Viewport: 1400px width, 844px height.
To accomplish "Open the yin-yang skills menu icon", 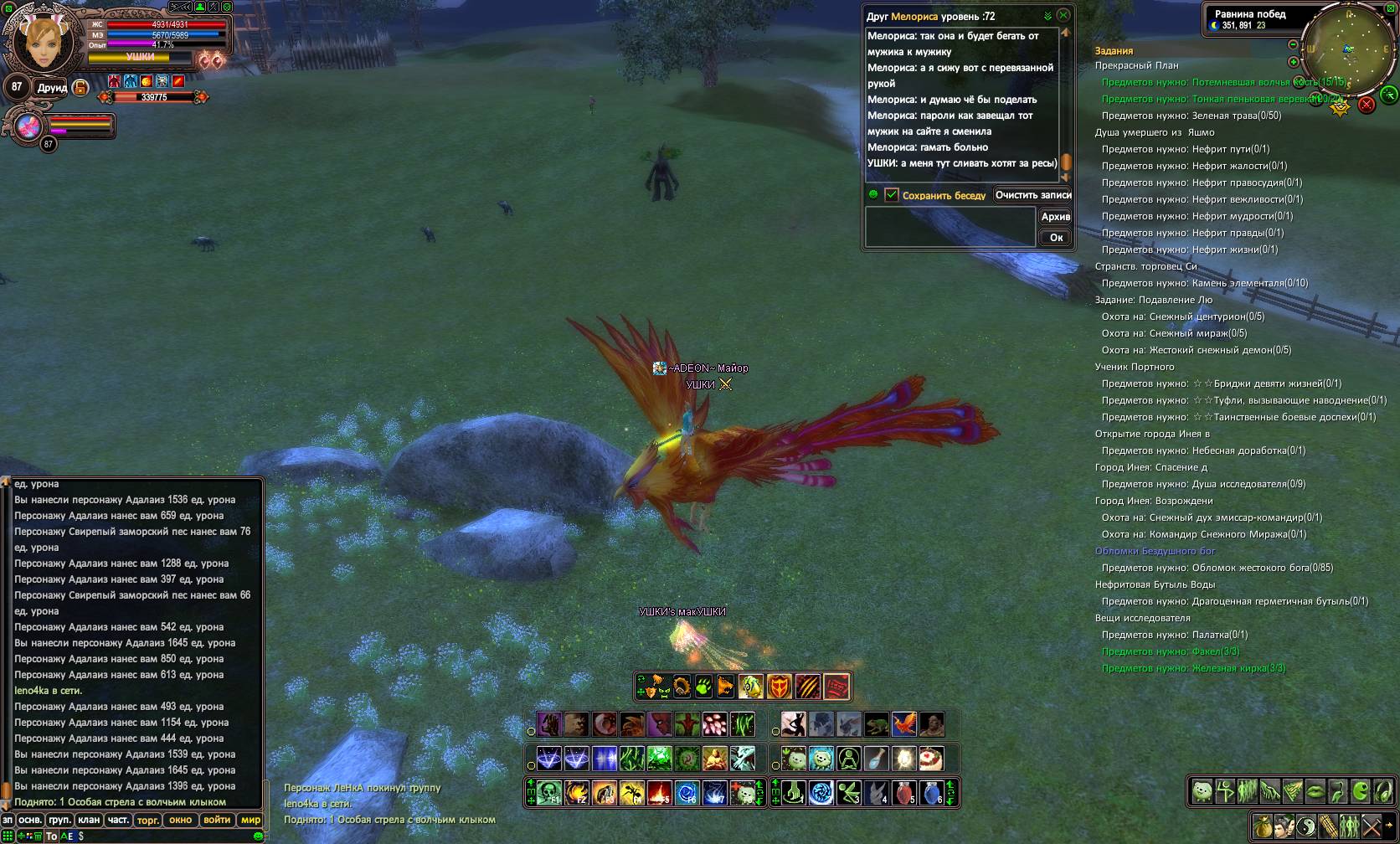I will pyautogui.click(x=1305, y=827).
